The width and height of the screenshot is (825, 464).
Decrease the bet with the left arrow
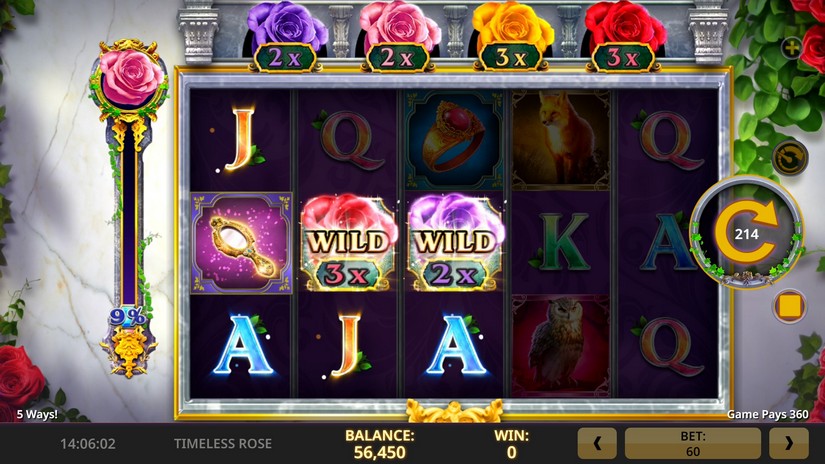click(597, 443)
